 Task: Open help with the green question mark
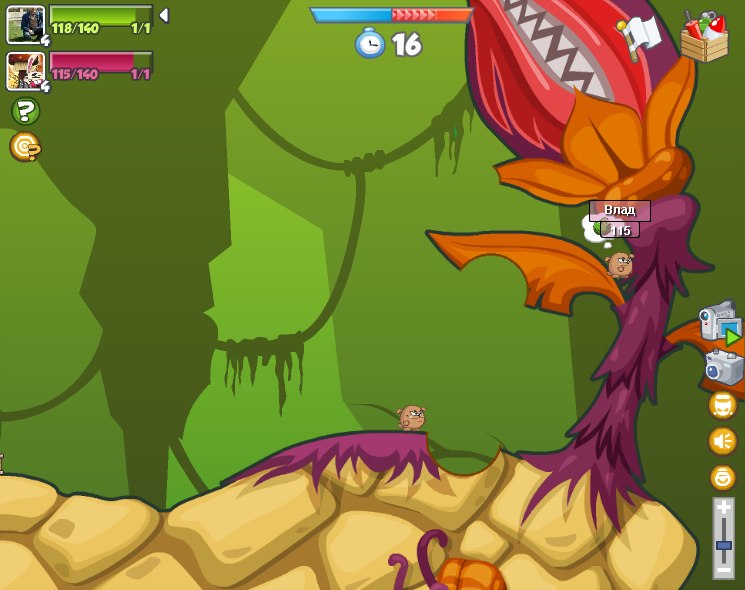(25, 111)
